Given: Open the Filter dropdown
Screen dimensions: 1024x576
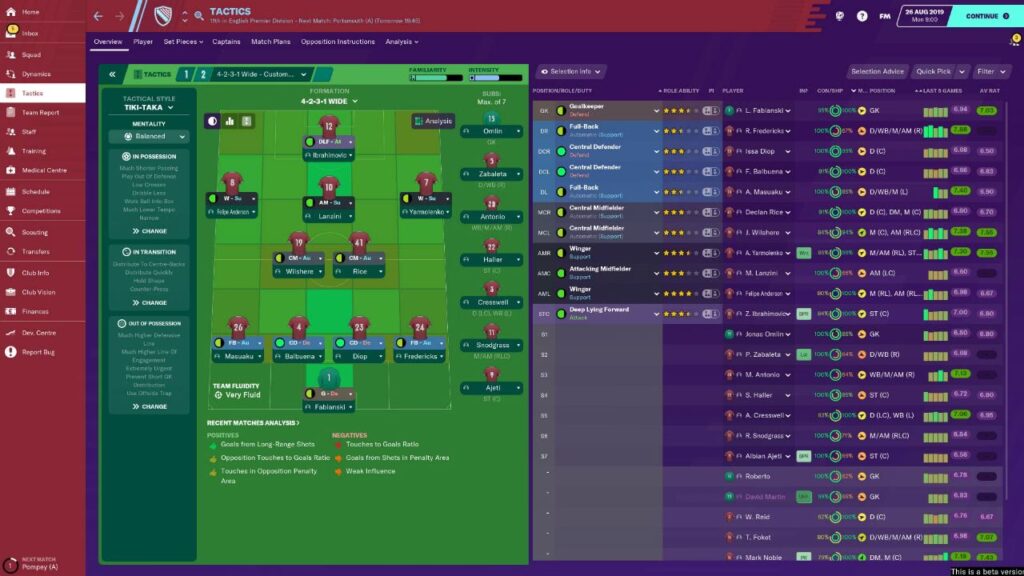Looking at the screenshot, I should 991,72.
